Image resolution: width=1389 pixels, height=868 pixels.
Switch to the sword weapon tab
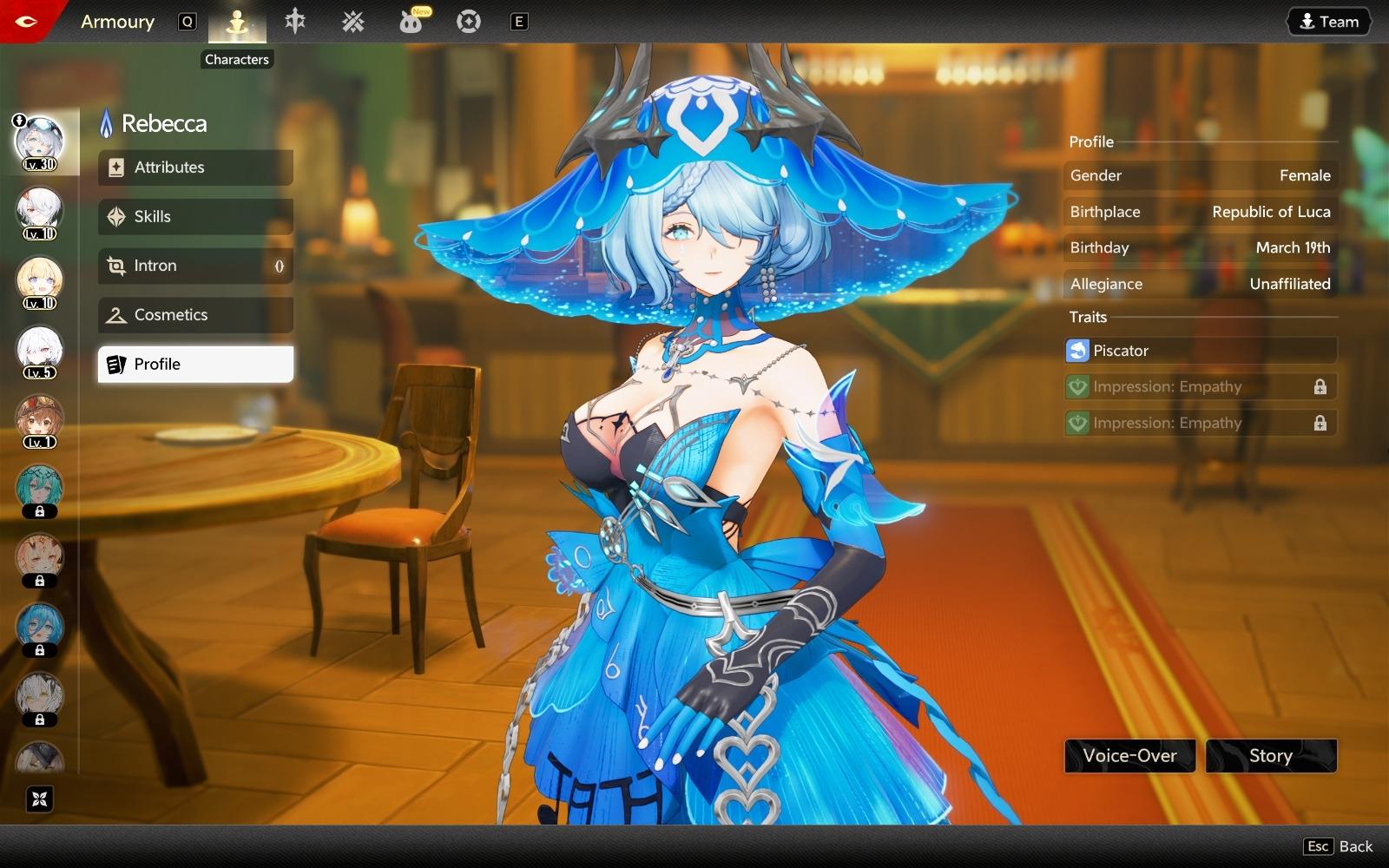tap(295, 22)
